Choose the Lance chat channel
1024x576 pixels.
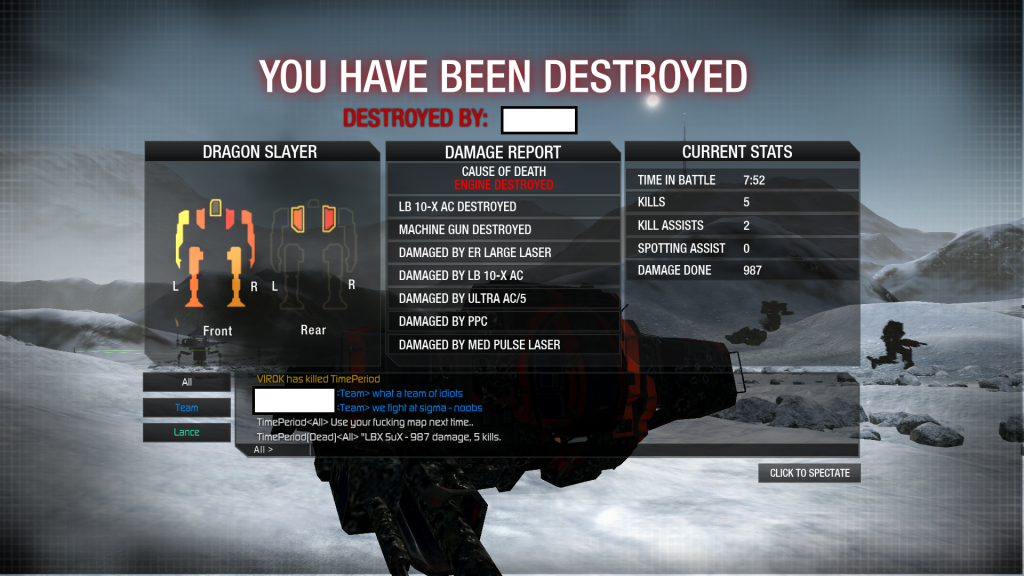[187, 433]
